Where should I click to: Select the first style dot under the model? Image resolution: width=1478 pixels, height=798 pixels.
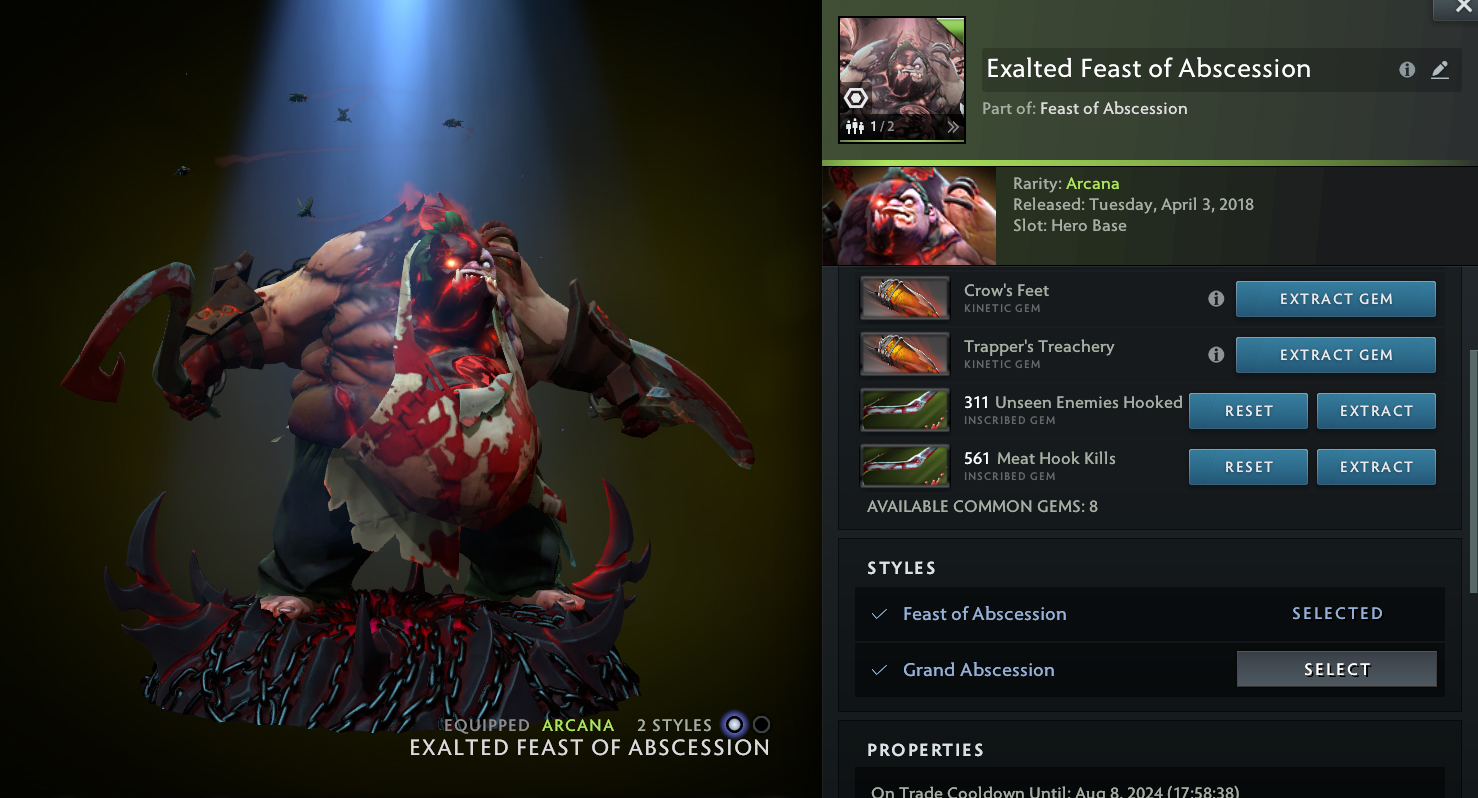coord(735,725)
